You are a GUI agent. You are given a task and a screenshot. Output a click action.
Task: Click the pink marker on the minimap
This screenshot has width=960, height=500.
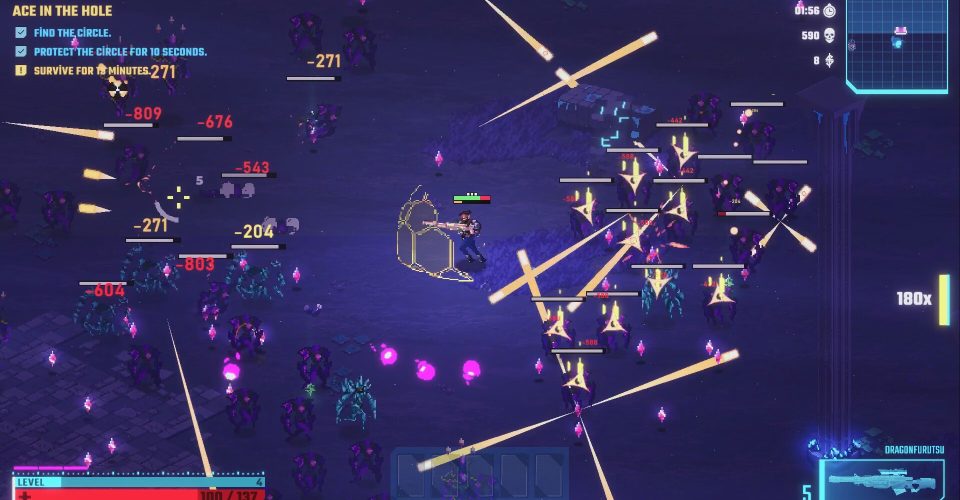pyautogui.click(x=899, y=31)
